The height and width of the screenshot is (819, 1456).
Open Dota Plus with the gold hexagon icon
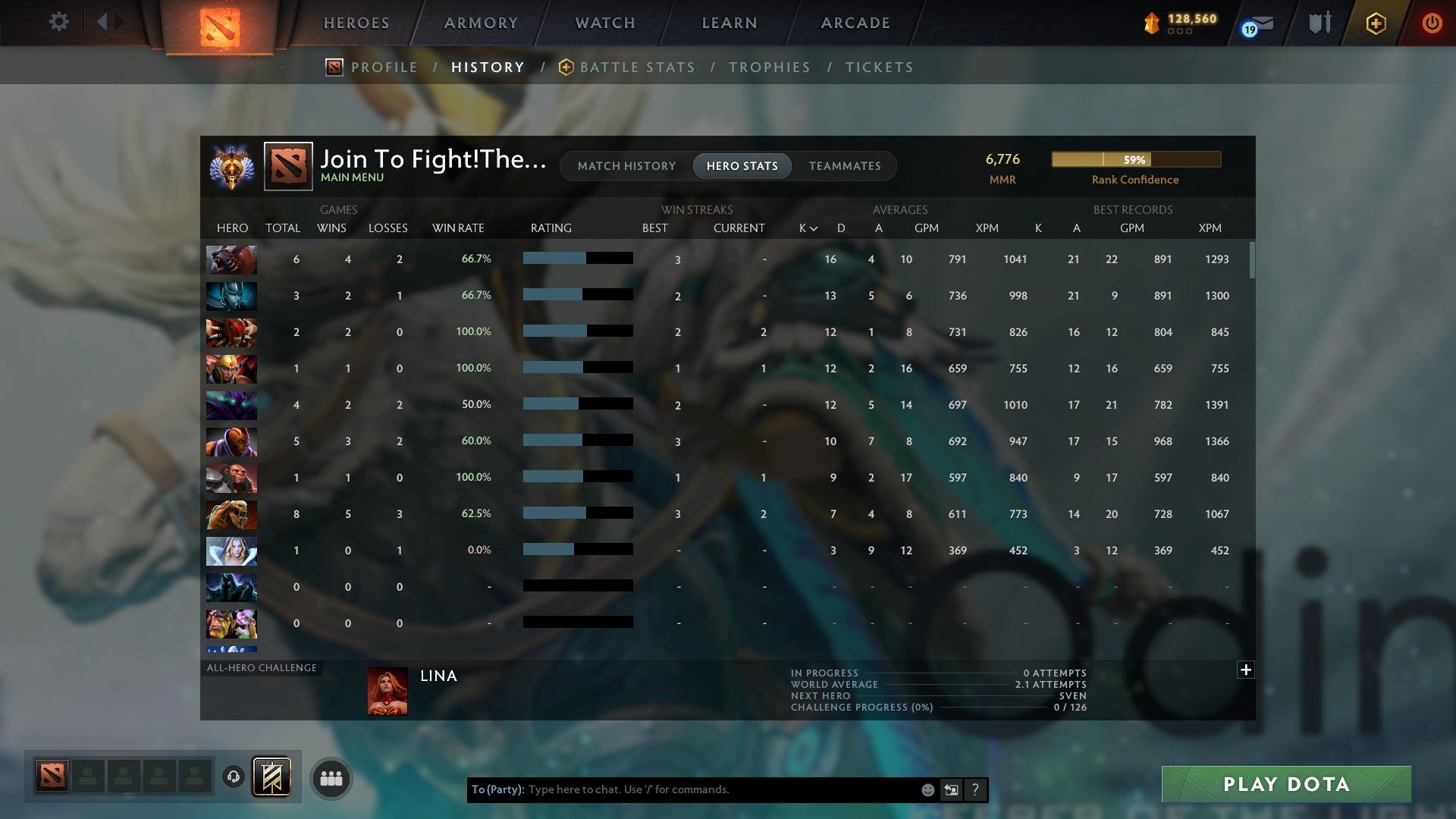(x=1376, y=24)
